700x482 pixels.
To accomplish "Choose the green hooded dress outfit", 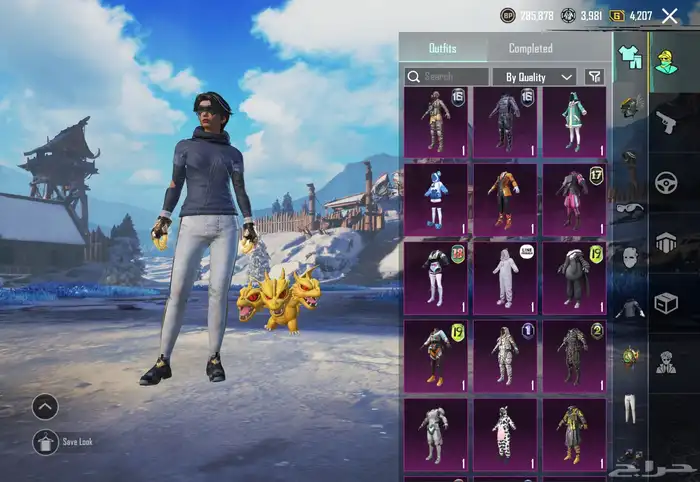I will [574, 121].
